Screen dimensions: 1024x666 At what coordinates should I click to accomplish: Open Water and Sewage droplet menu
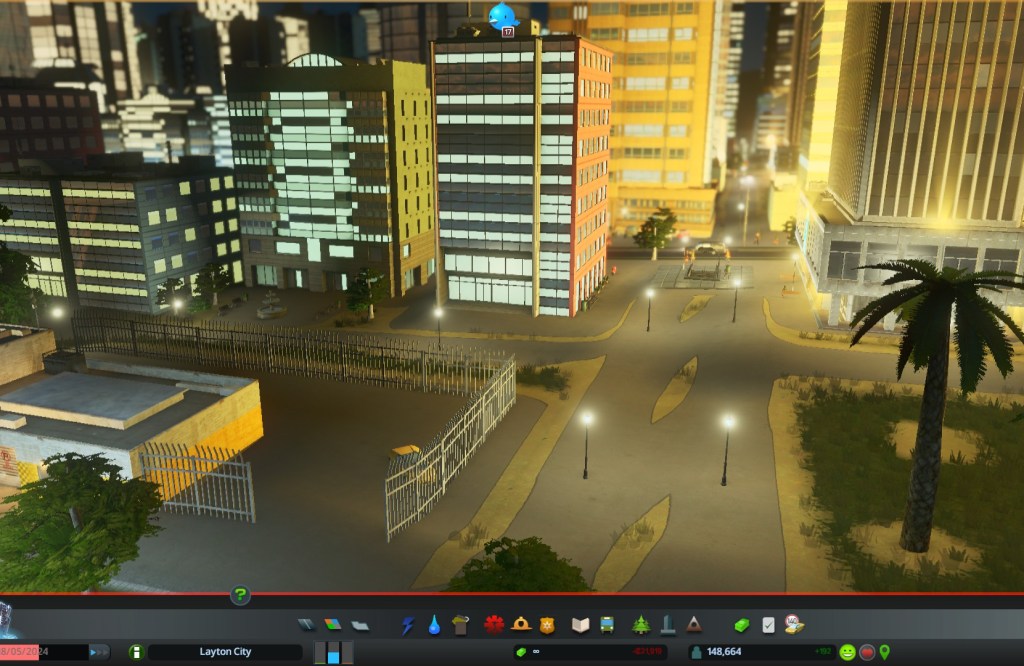[x=434, y=625]
